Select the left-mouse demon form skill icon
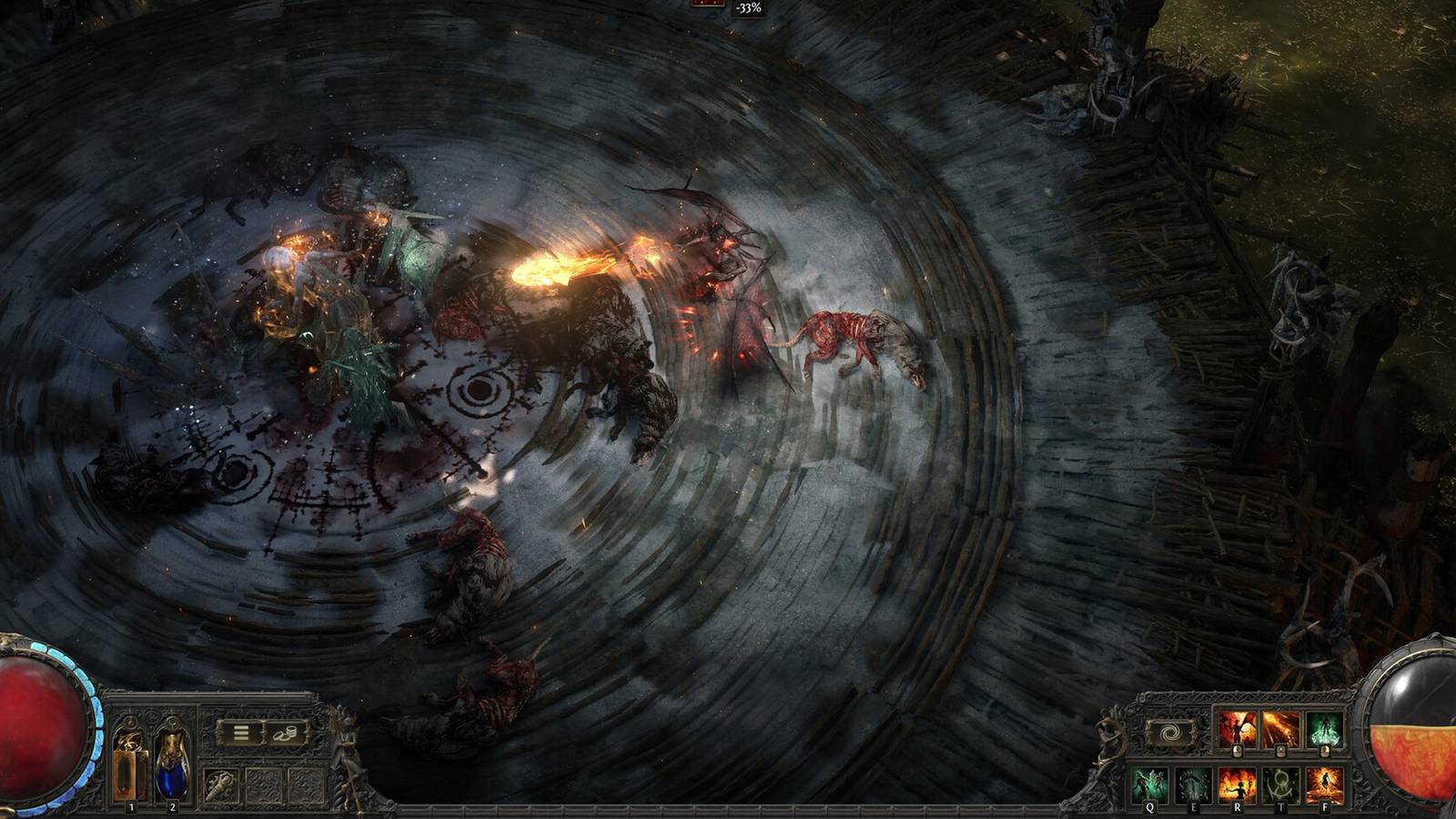This screenshot has height=819, width=1456. (1237, 728)
